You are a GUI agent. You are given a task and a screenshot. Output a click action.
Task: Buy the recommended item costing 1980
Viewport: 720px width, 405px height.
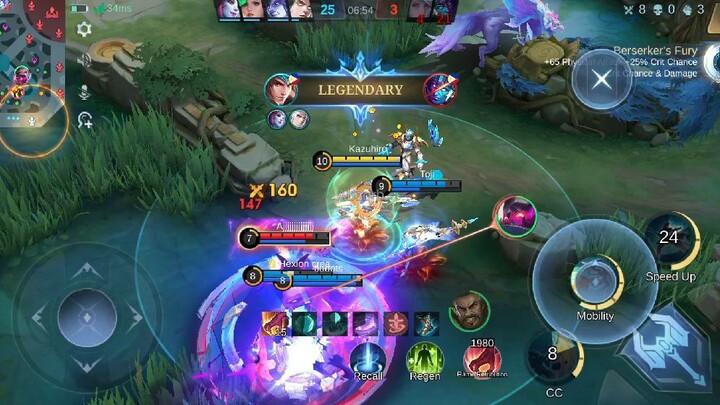point(482,357)
